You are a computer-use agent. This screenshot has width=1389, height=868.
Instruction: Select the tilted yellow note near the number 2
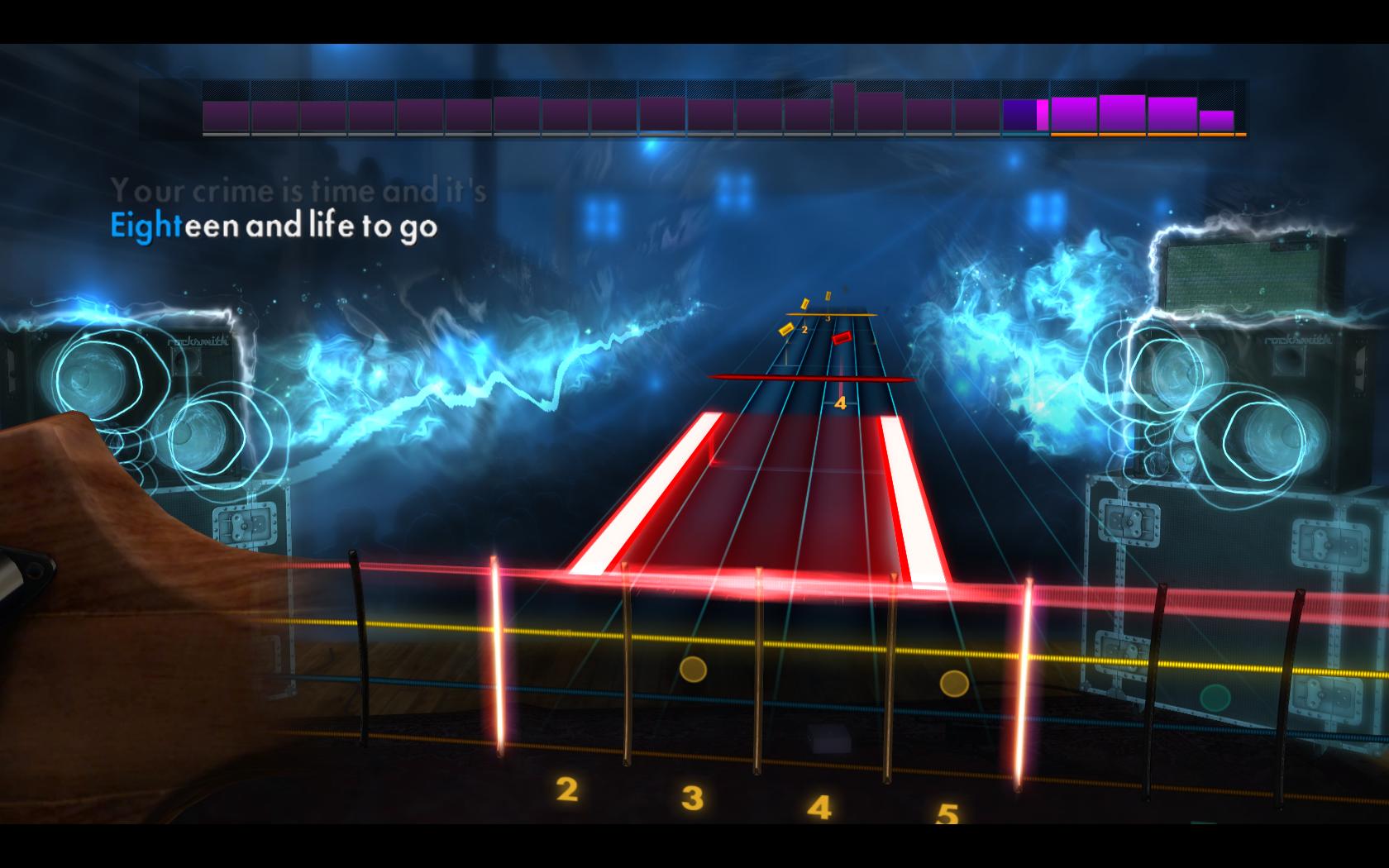[x=786, y=330]
